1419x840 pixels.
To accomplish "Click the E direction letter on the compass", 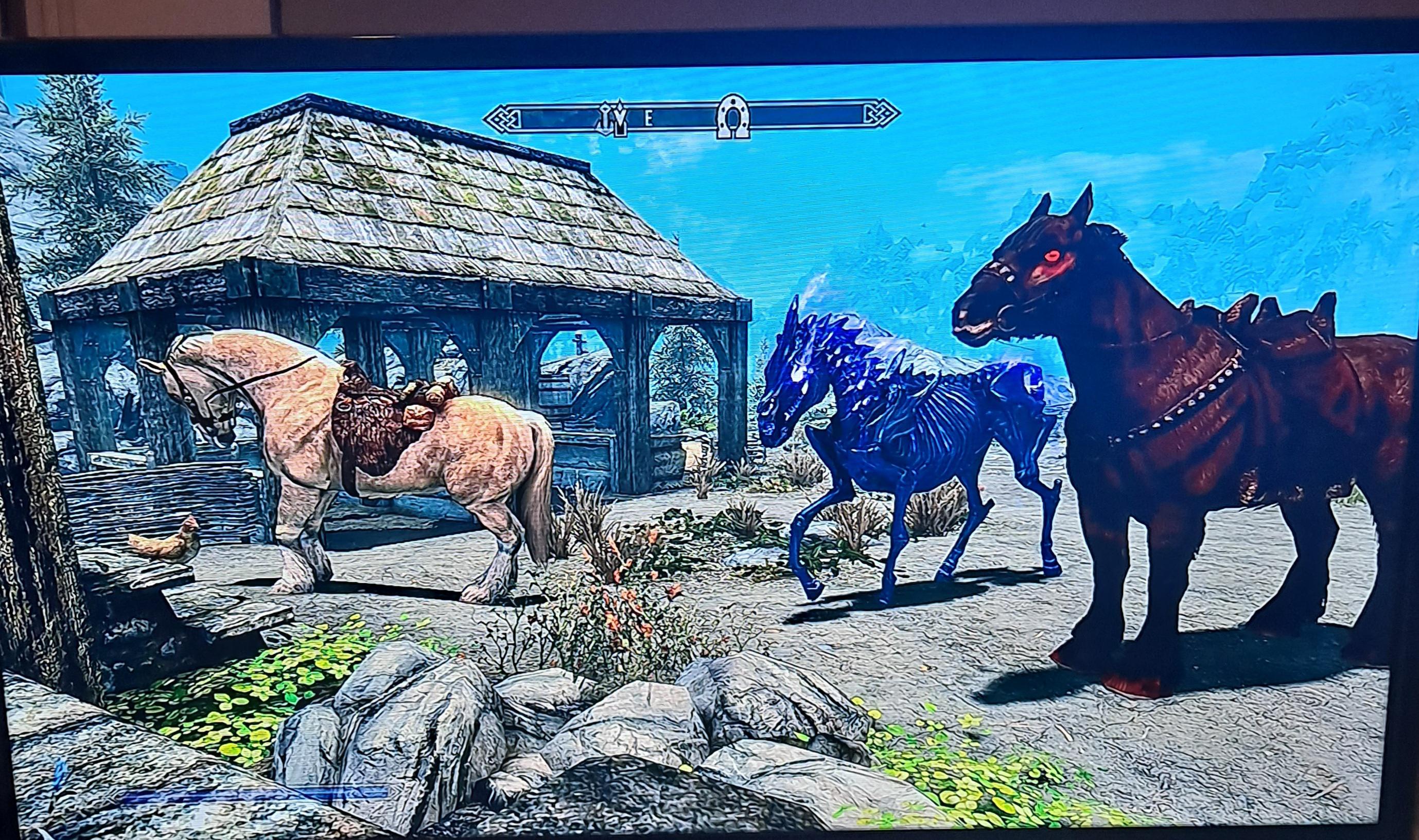I will pyautogui.click(x=650, y=119).
